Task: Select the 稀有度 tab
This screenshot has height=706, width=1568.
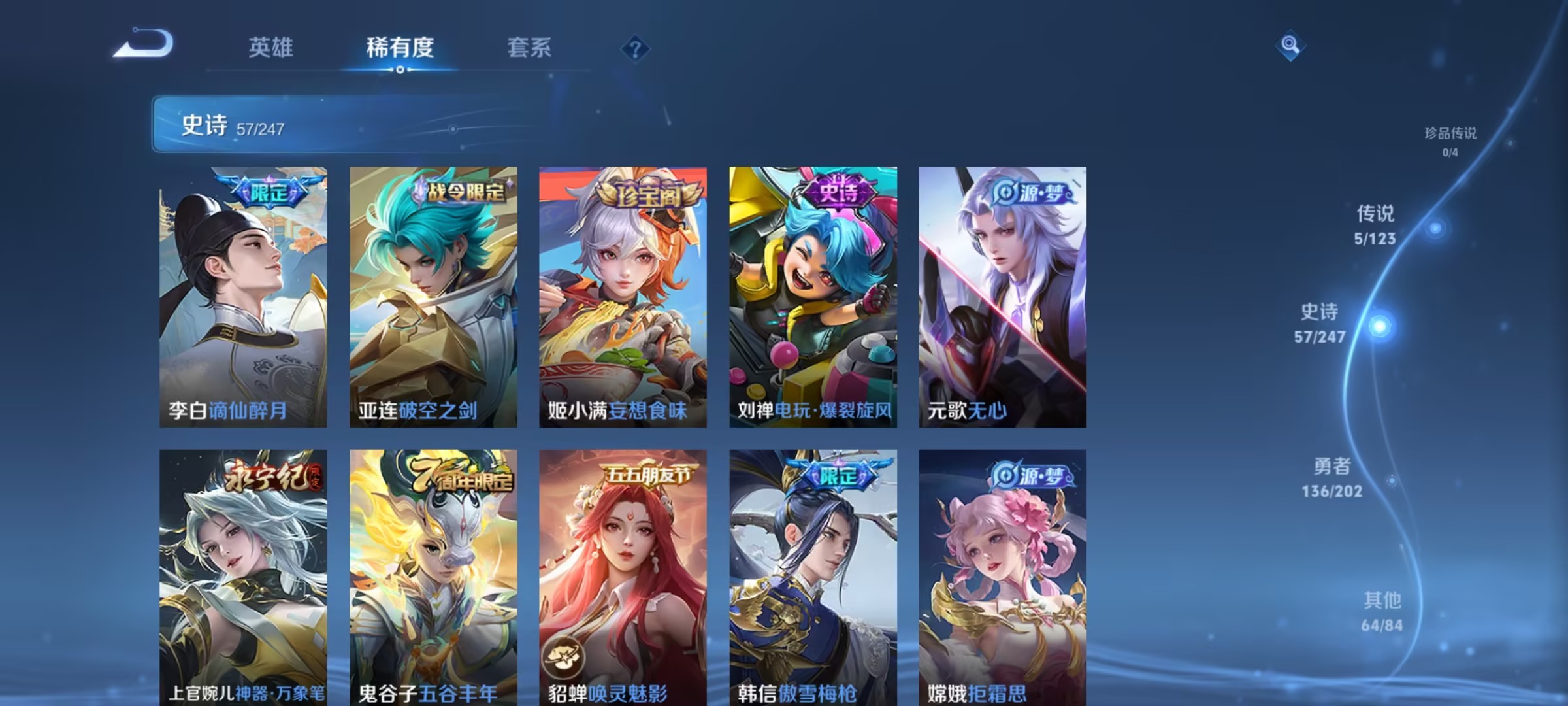Action: tap(400, 48)
